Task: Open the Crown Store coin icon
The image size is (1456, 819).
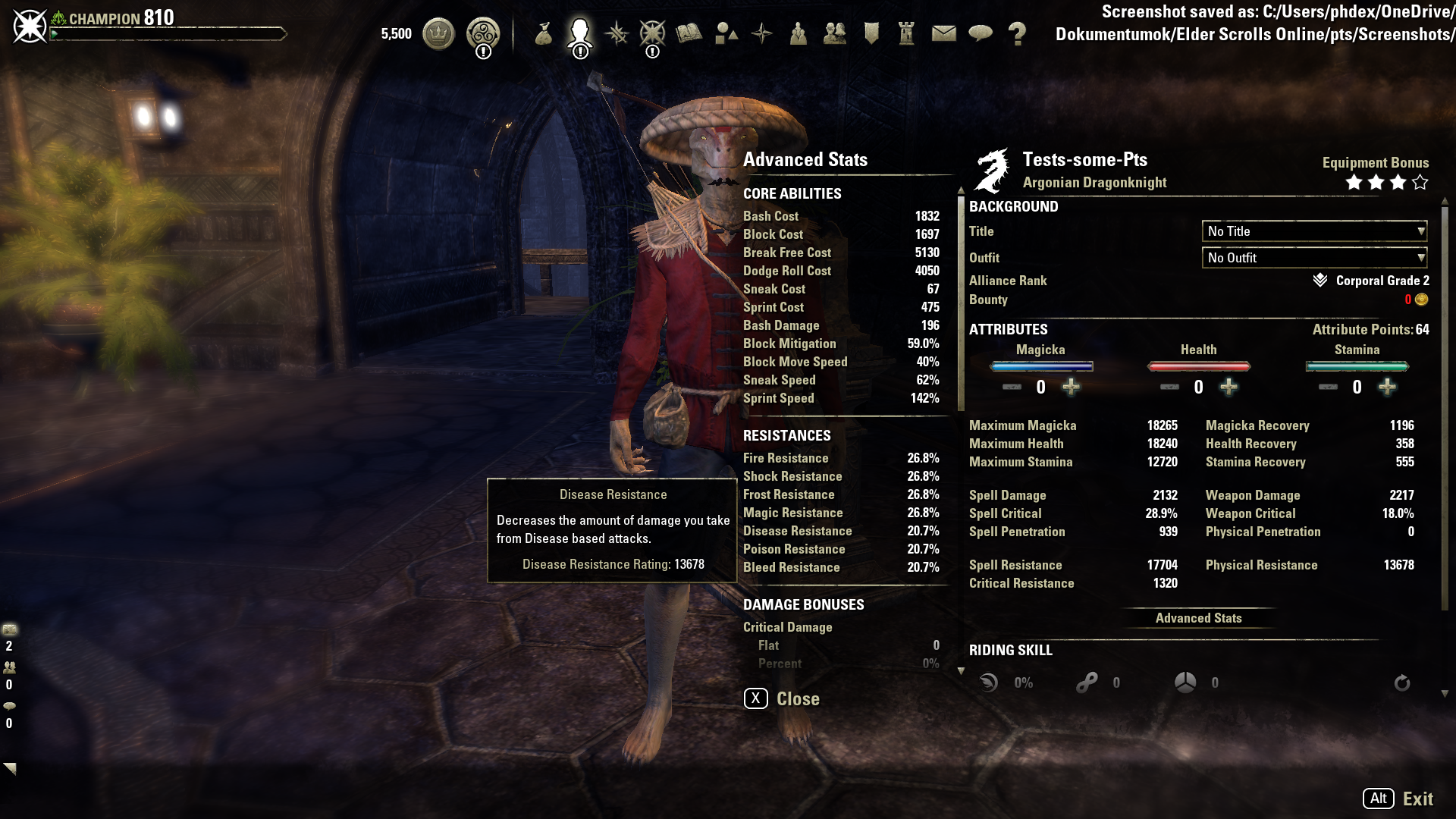Action: pyautogui.click(x=438, y=33)
